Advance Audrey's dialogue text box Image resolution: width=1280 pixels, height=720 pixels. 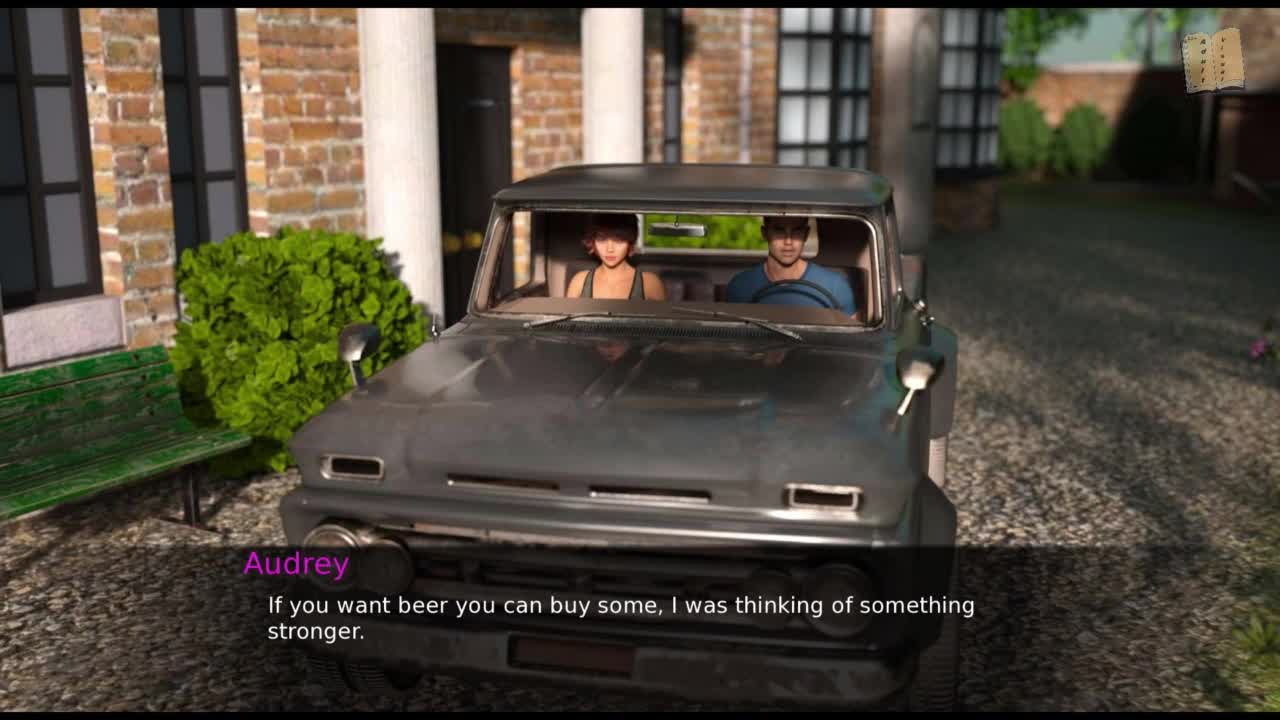click(x=620, y=617)
